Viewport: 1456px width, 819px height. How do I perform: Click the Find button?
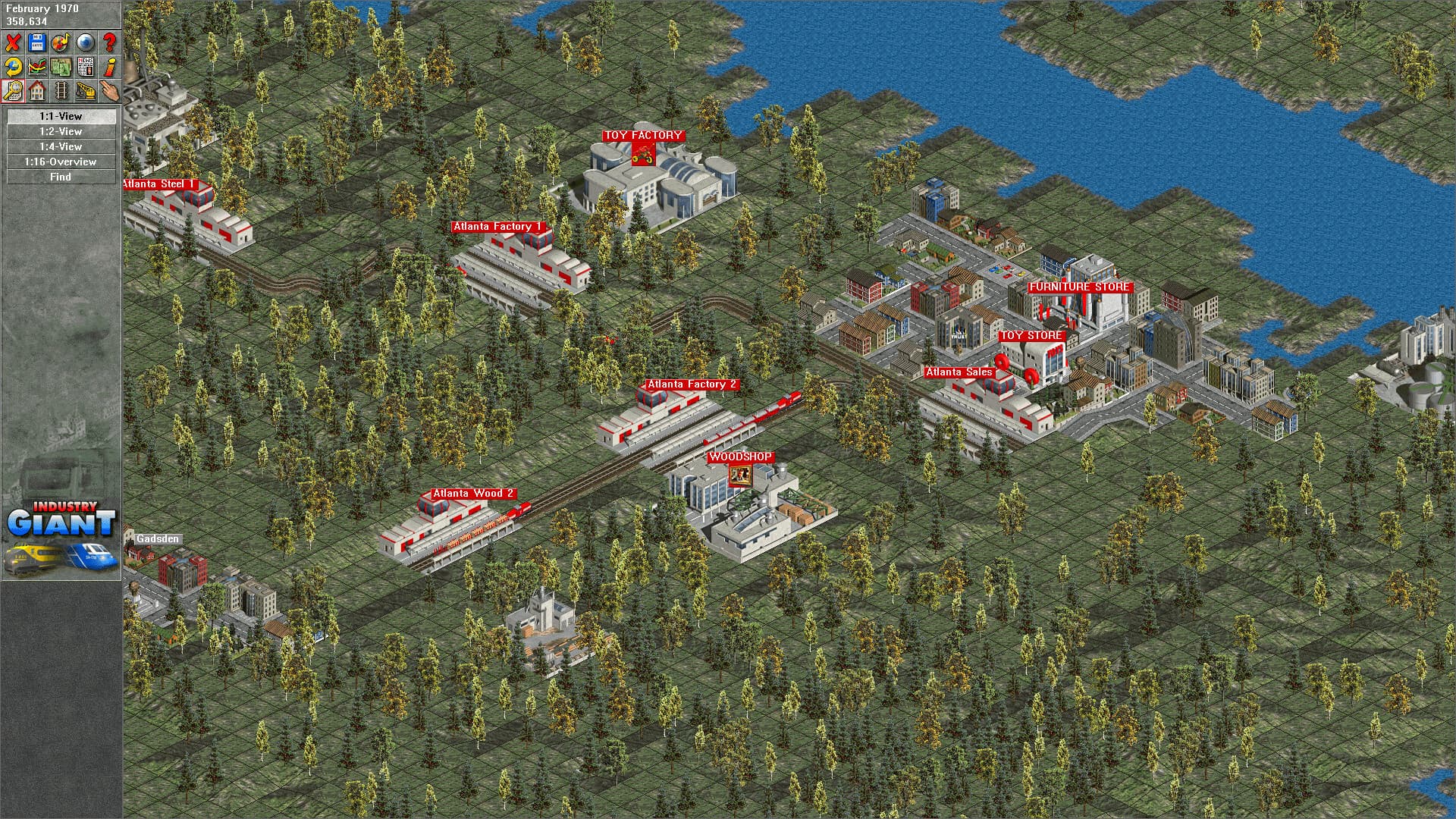[x=60, y=177]
